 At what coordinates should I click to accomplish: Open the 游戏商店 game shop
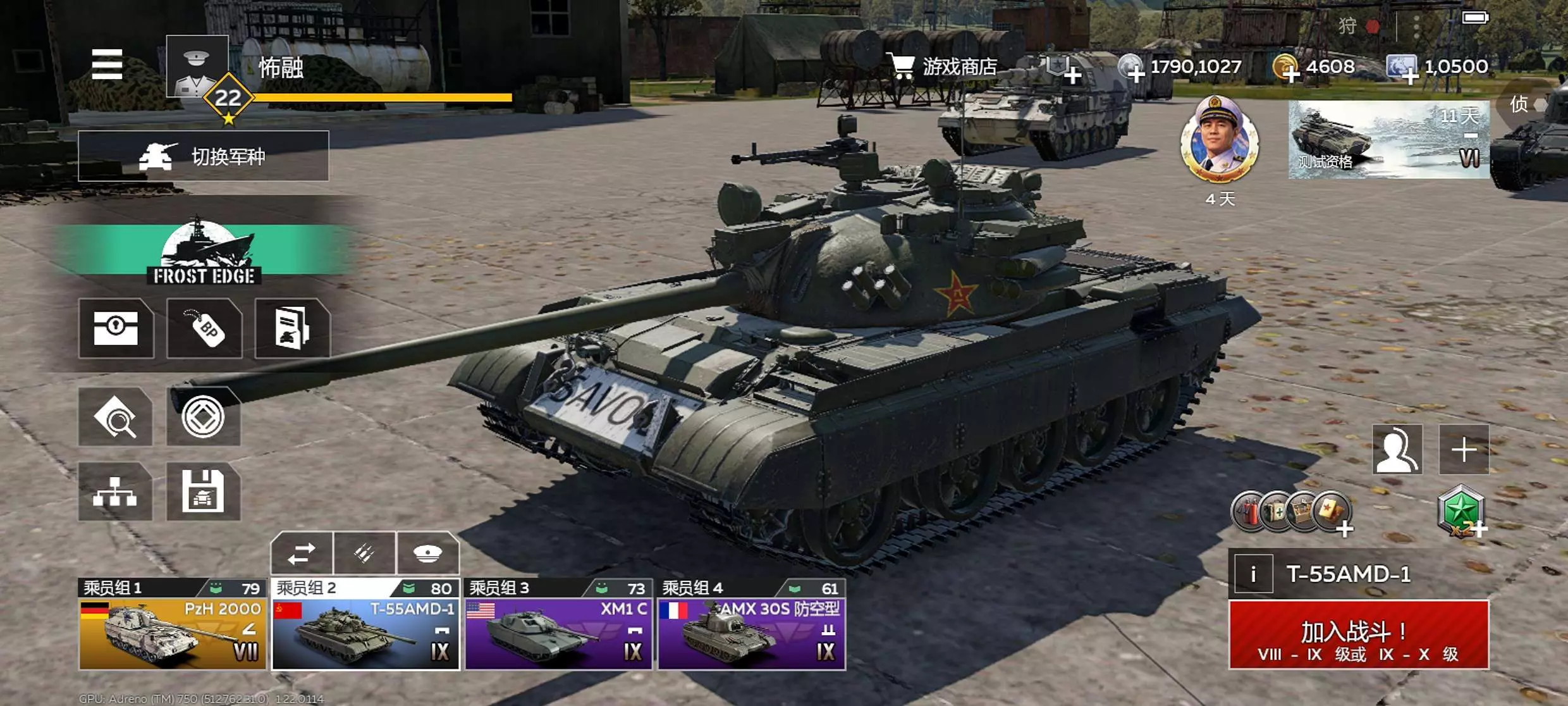click(x=945, y=66)
